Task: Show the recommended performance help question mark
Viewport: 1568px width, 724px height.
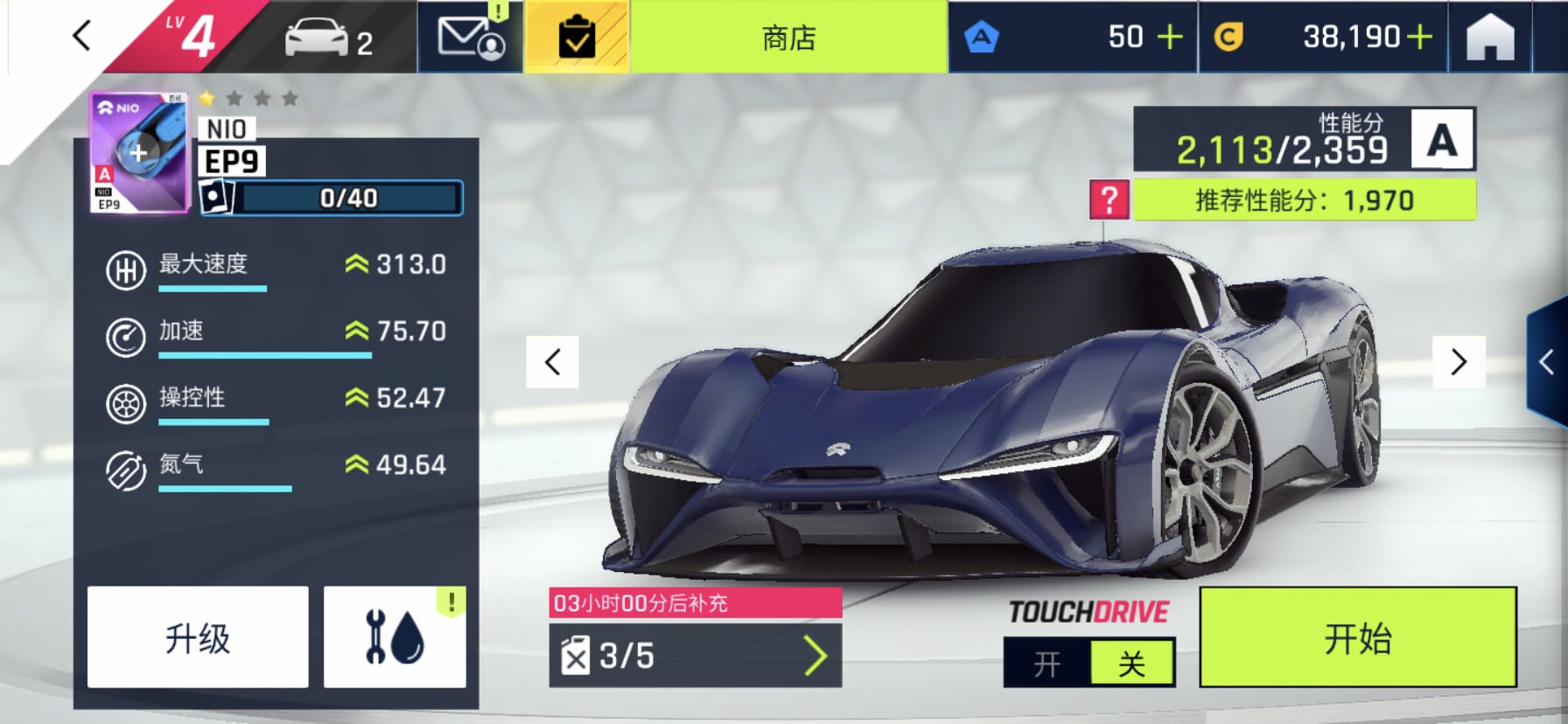Action: pyautogui.click(x=1109, y=200)
